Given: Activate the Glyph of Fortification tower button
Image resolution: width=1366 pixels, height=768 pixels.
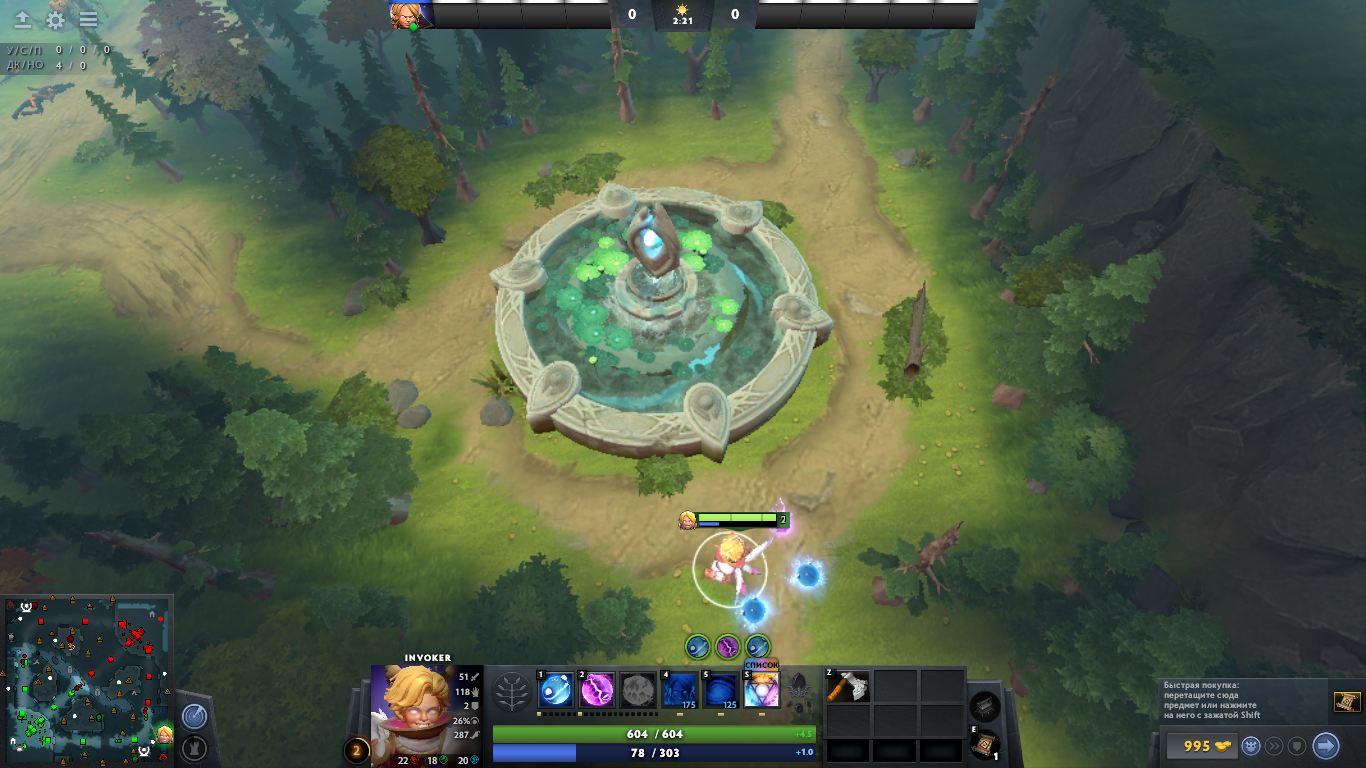Looking at the screenshot, I should (x=193, y=747).
